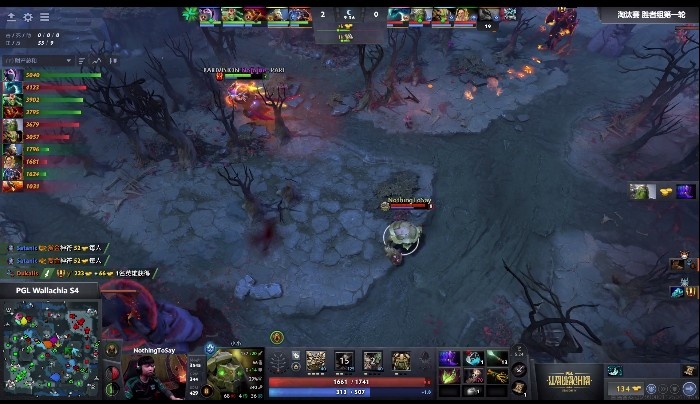The width and height of the screenshot is (700, 404).
Task: Select the first inventory item slot, purple icon
Action: (x=449, y=358)
